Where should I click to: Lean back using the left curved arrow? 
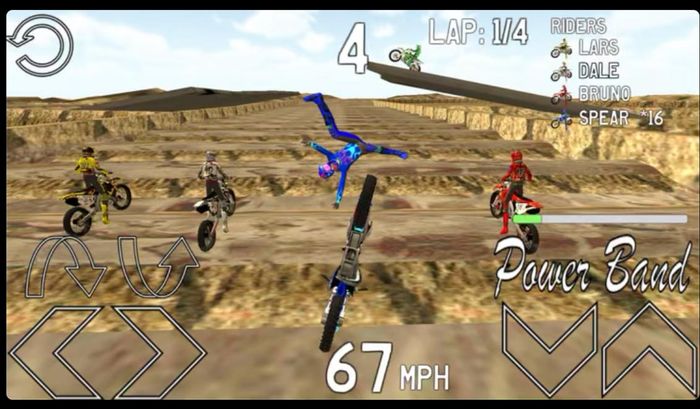tap(65, 264)
